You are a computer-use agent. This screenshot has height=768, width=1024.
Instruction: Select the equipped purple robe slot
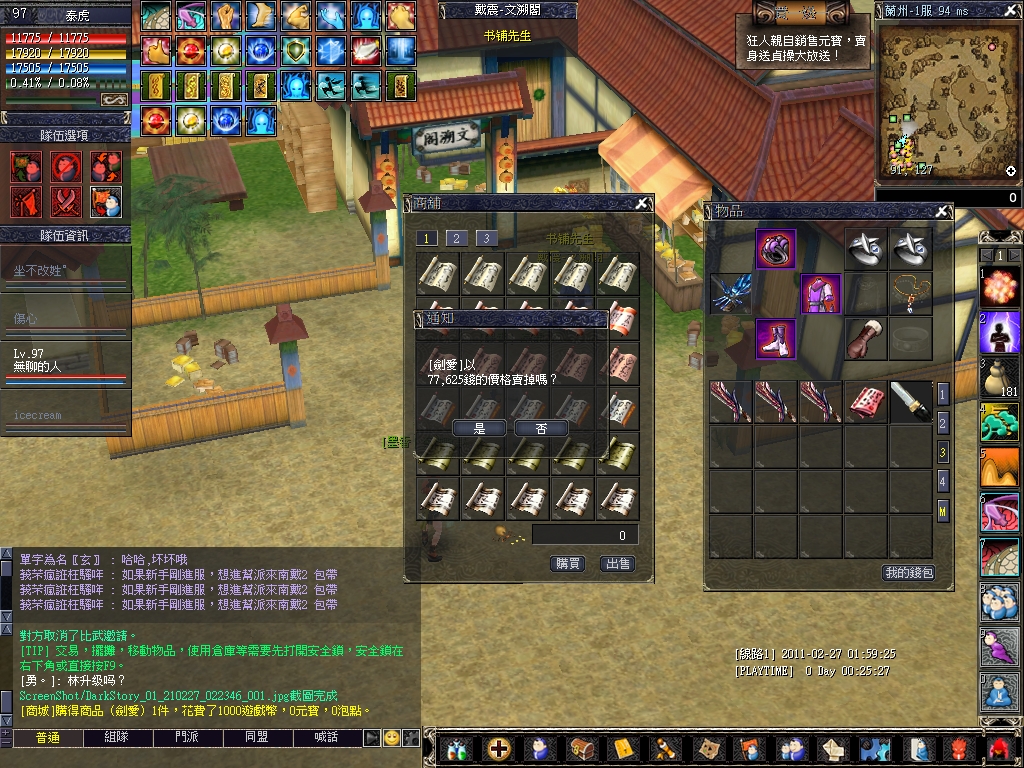coord(821,294)
